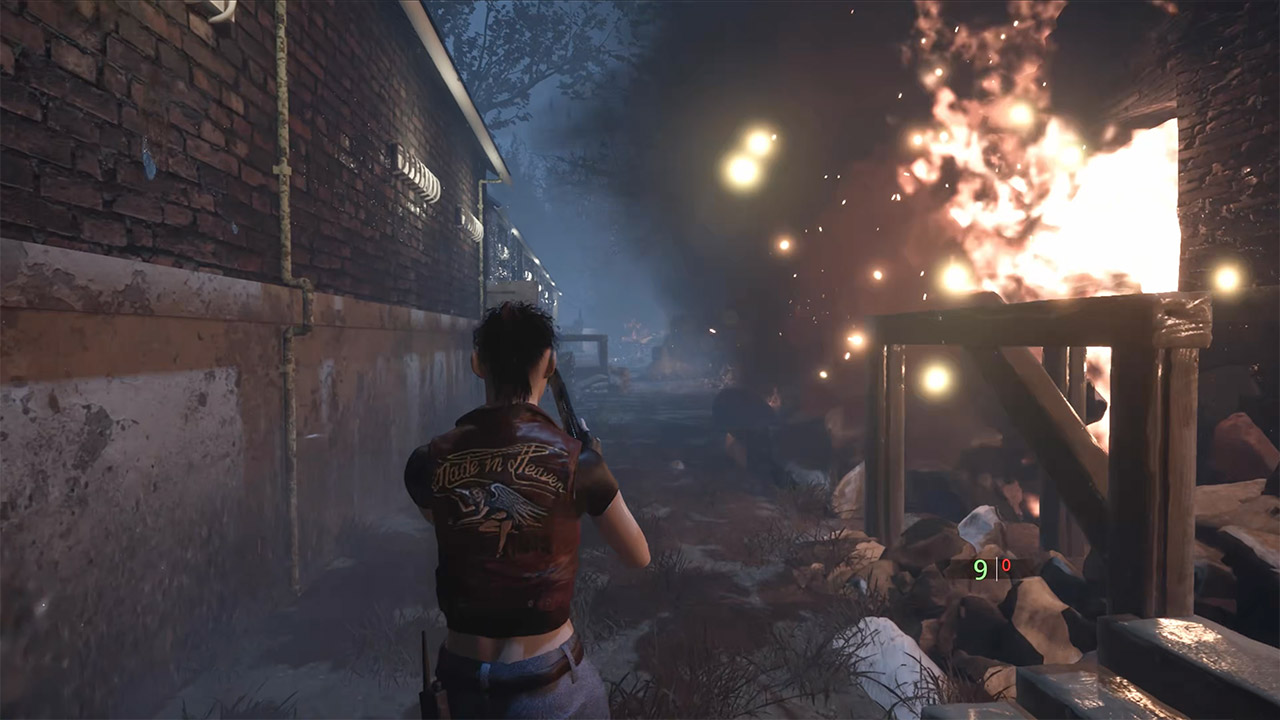Click the green reserve ammo count '9'
This screenshot has width=1280, height=720.
coord(980,568)
